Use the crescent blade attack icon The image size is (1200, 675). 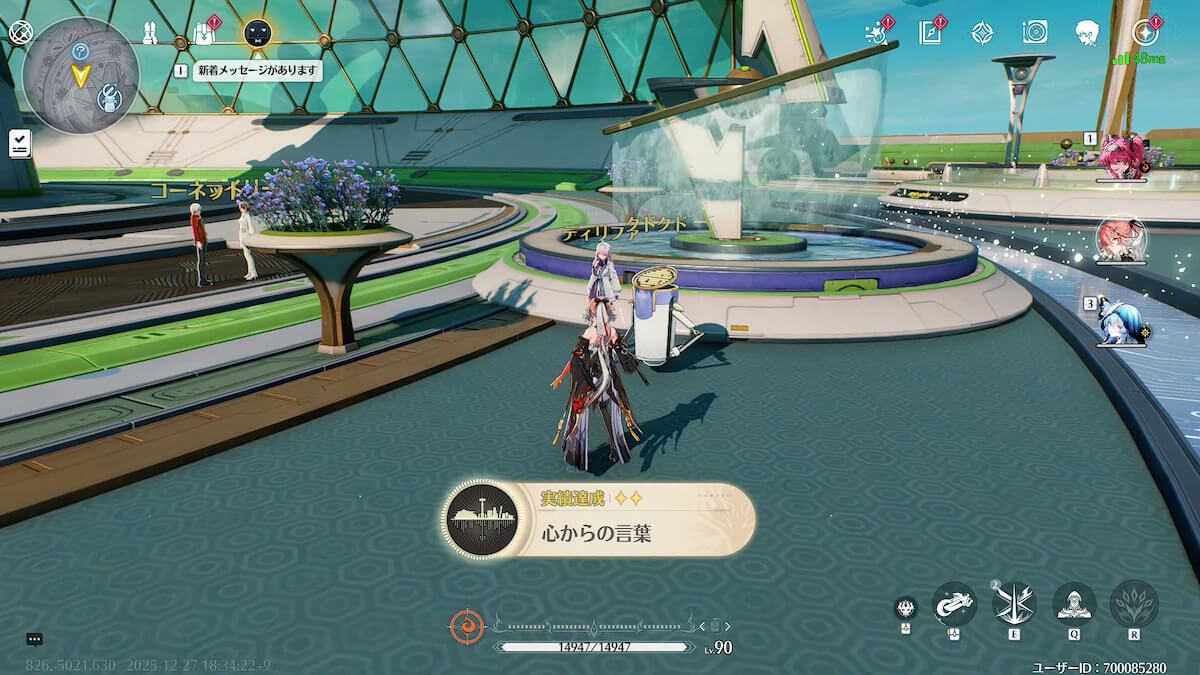pos(954,603)
